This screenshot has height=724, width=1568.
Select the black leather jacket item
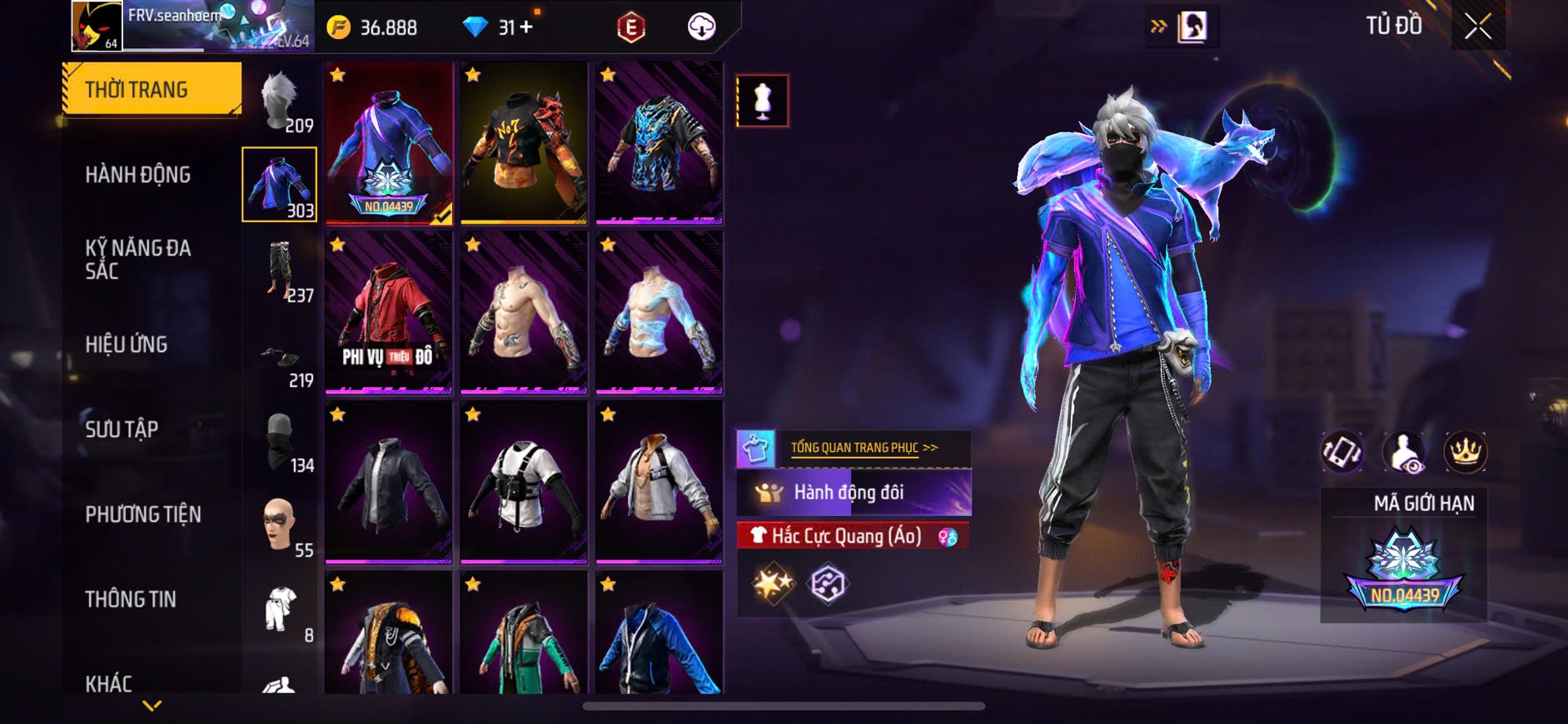click(389, 483)
